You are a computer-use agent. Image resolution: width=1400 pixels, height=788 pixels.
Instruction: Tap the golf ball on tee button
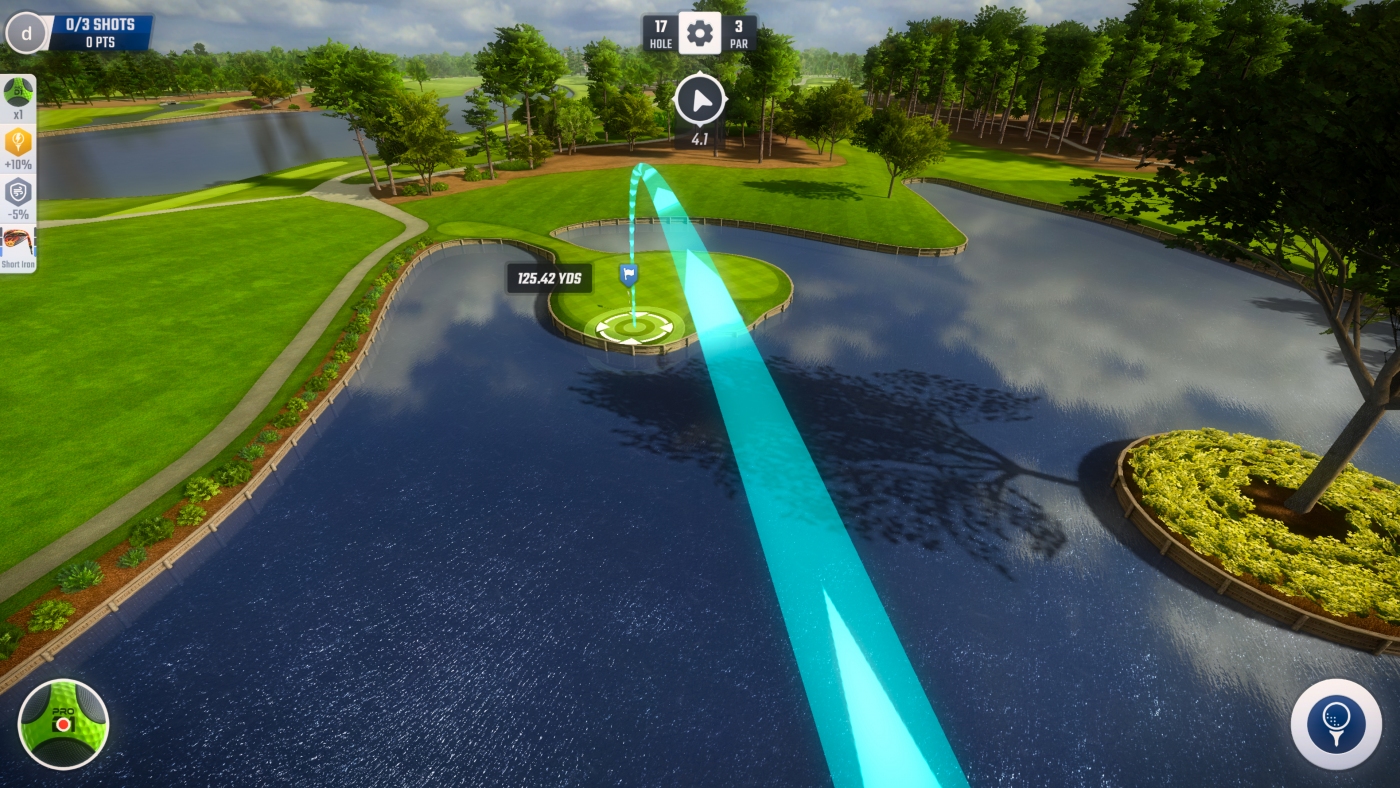click(x=1336, y=724)
